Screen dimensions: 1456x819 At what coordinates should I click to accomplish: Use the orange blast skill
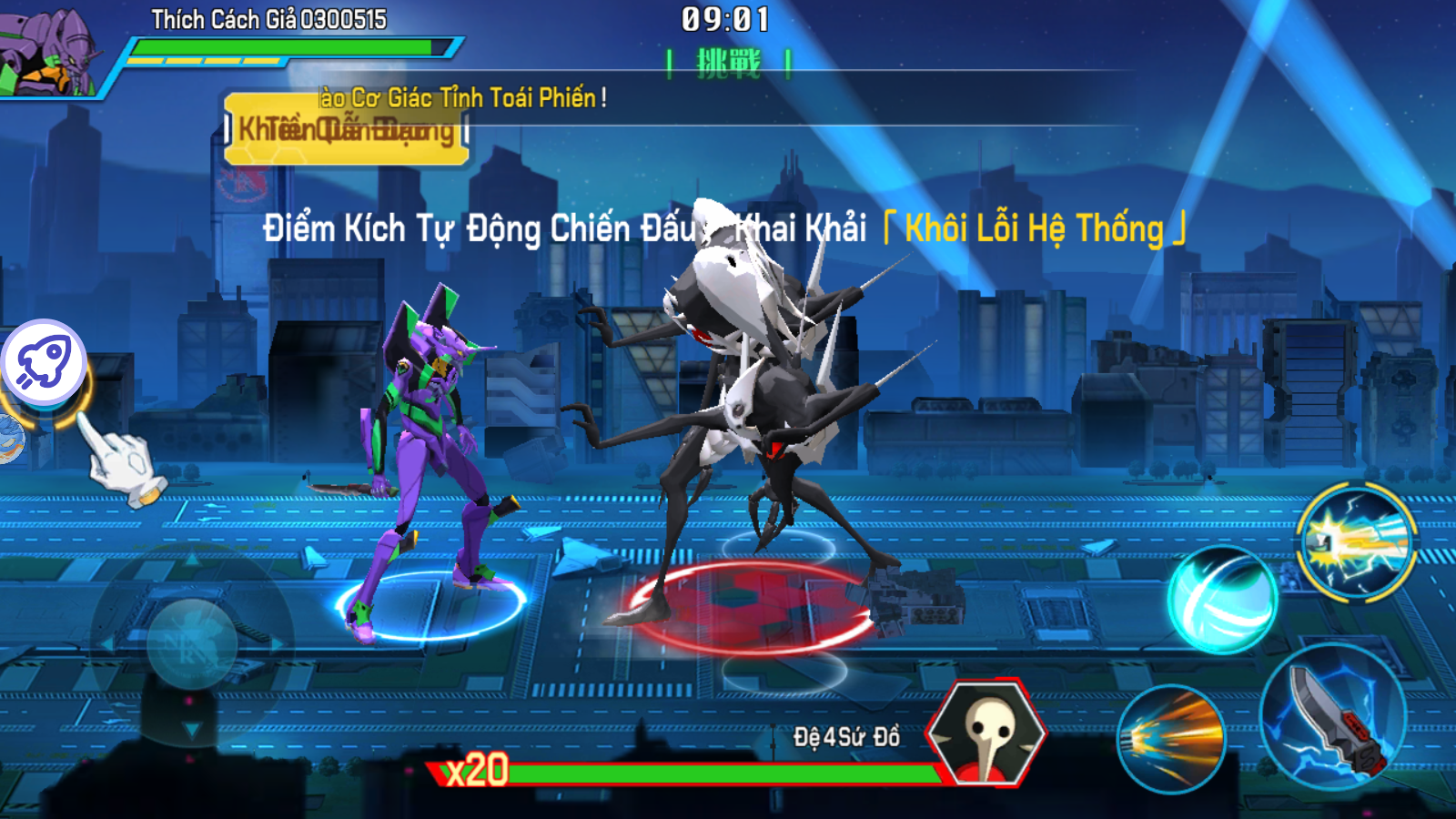tap(1170, 738)
